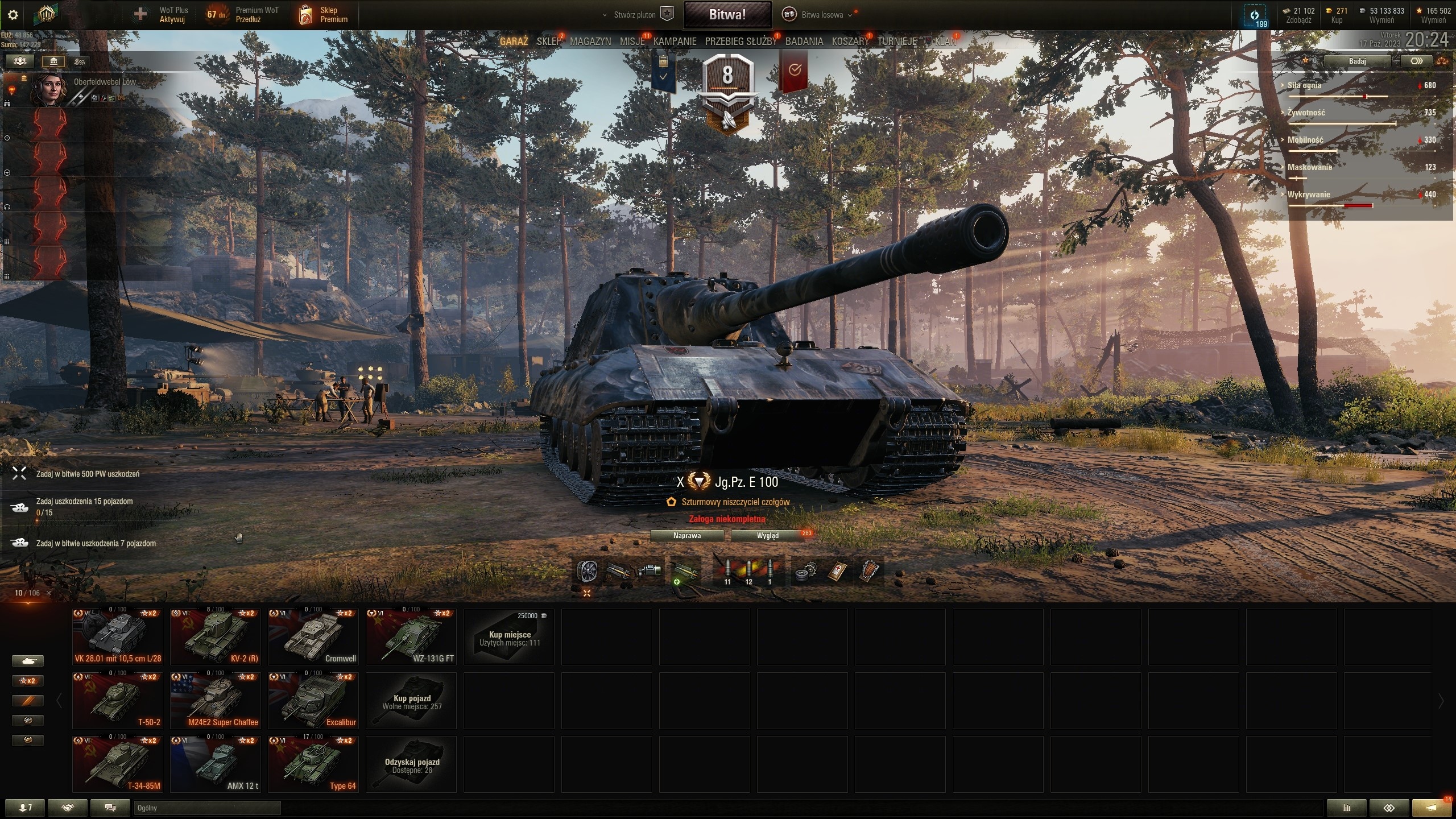Focus the Ogólny chat input field
Viewport: 1456px width, 819px height.
pyautogui.click(x=207, y=808)
